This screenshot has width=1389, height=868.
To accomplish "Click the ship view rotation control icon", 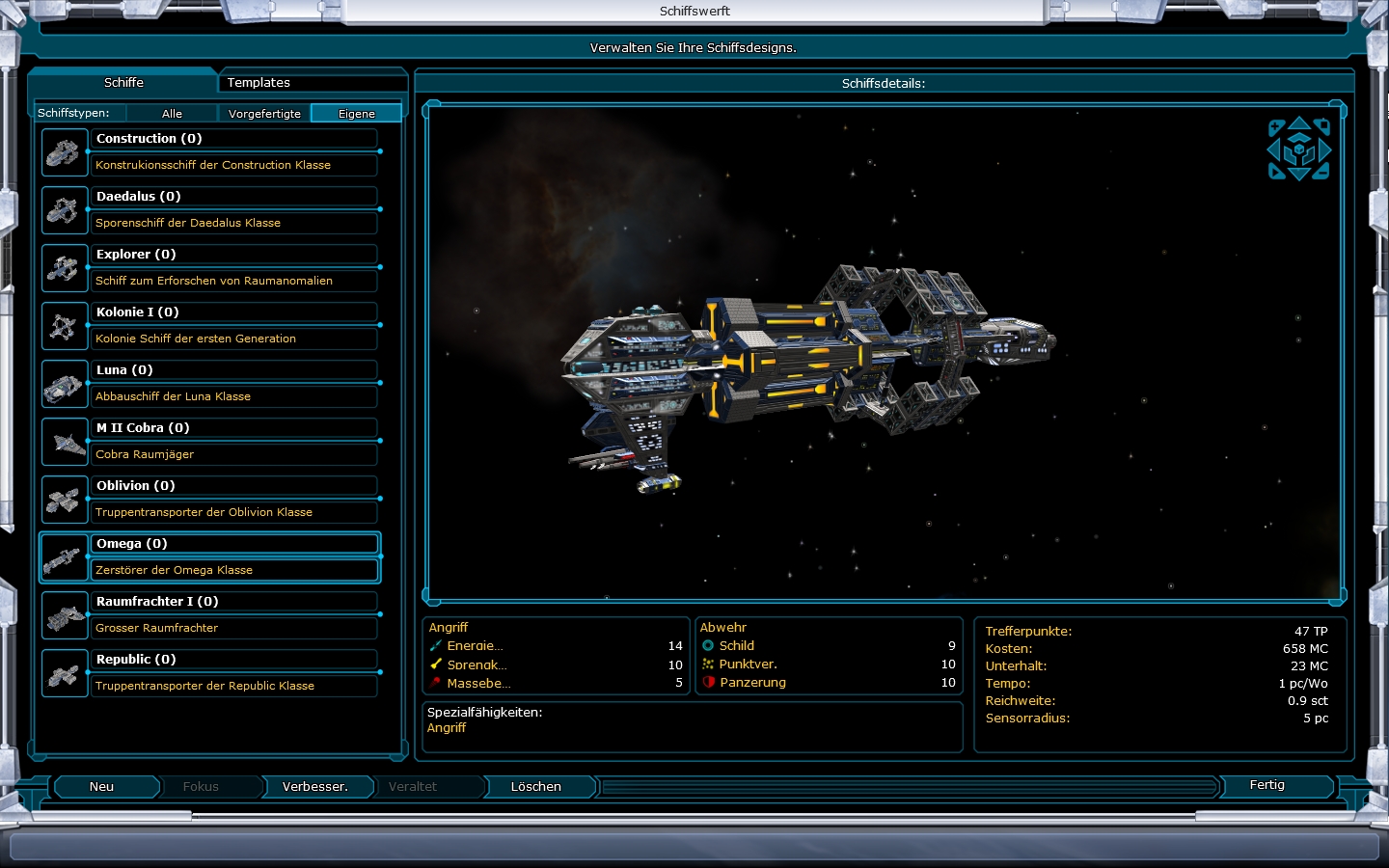I will pos(1298,149).
